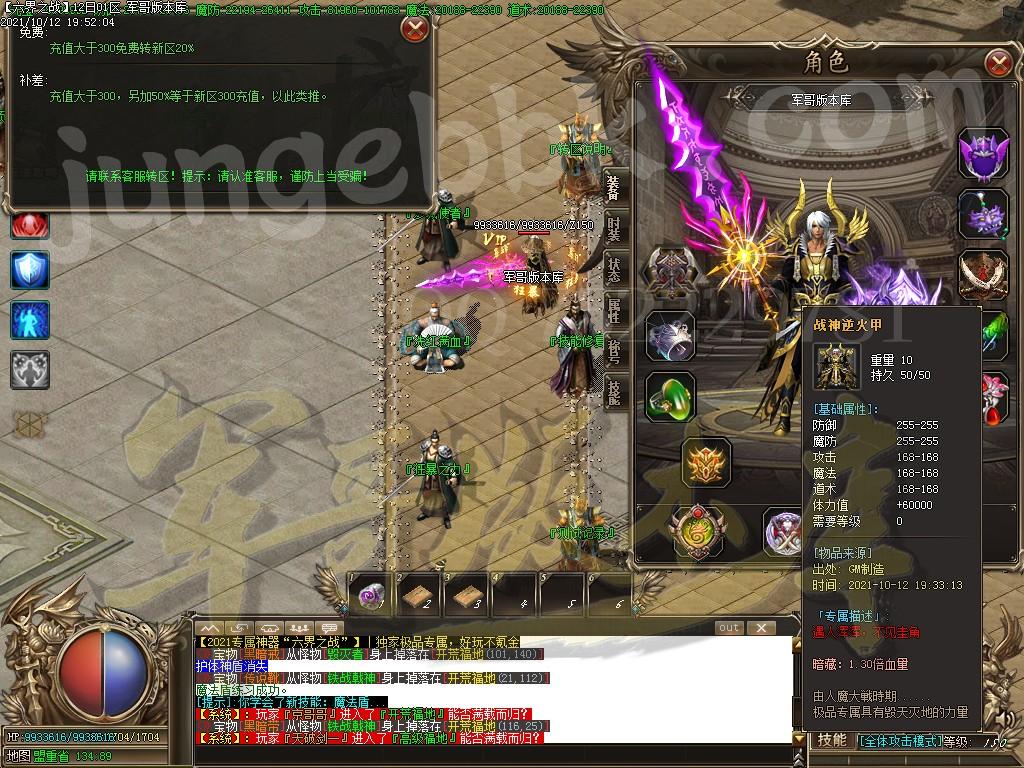Select the grey figure skill icon
Image resolution: width=1024 pixels, height=768 pixels.
click(x=30, y=370)
